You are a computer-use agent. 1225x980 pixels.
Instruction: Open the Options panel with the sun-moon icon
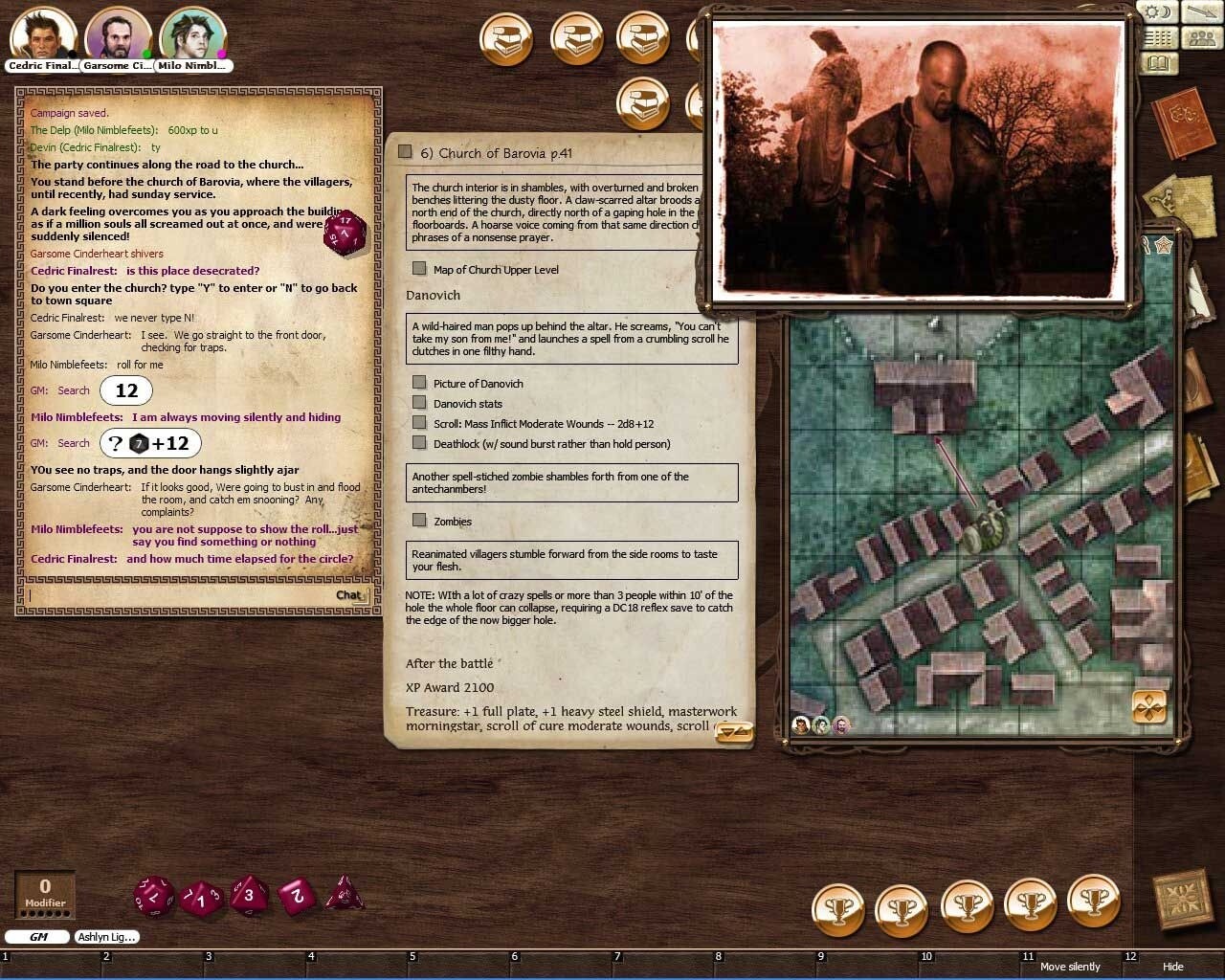click(x=1157, y=12)
